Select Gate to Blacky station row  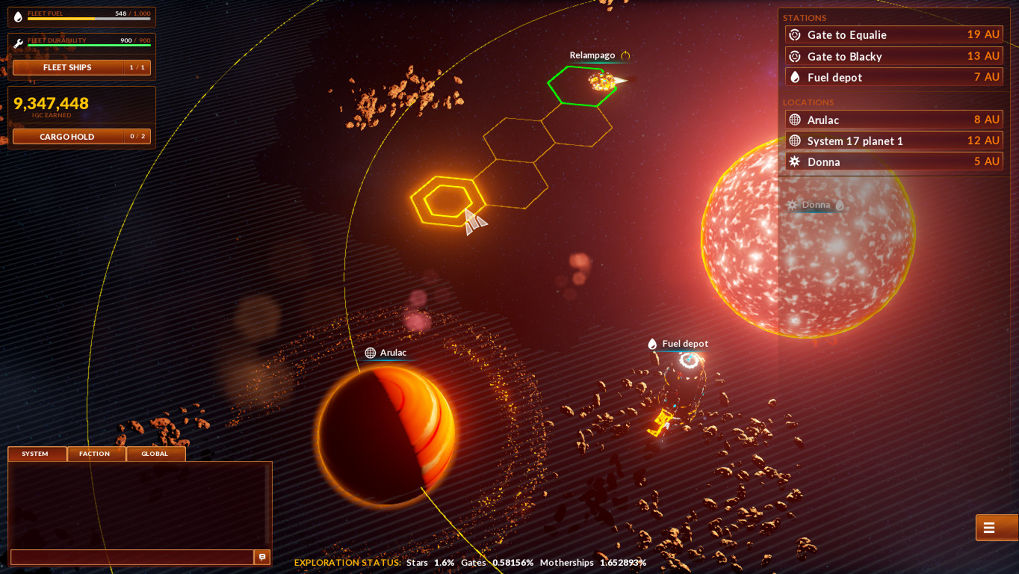[x=893, y=56]
